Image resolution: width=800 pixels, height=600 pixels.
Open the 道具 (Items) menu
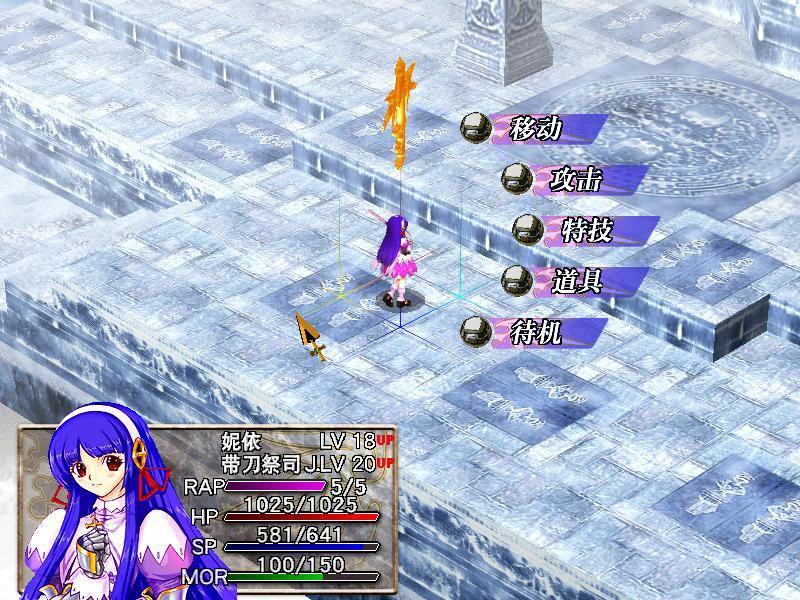[x=576, y=280]
